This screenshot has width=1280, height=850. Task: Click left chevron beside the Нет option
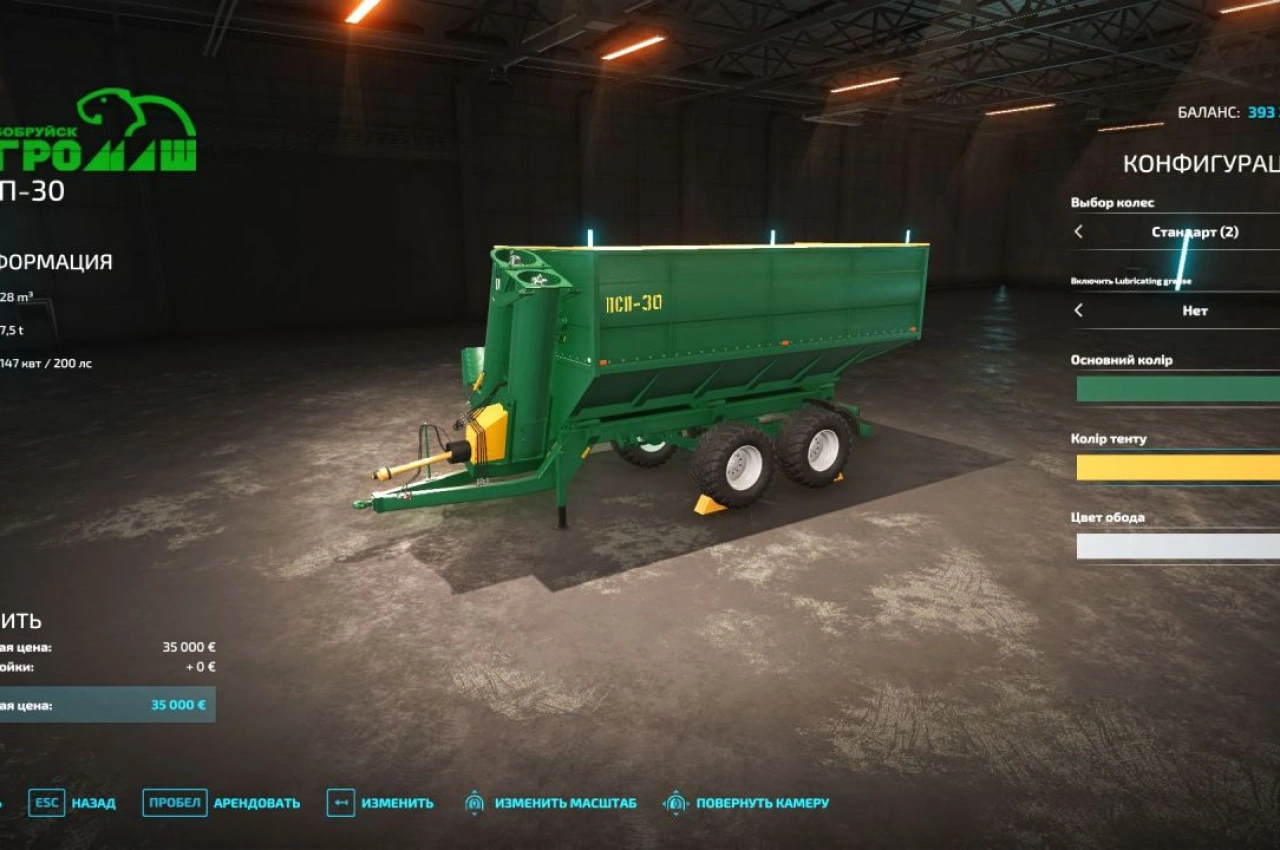pyautogui.click(x=1077, y=311)
